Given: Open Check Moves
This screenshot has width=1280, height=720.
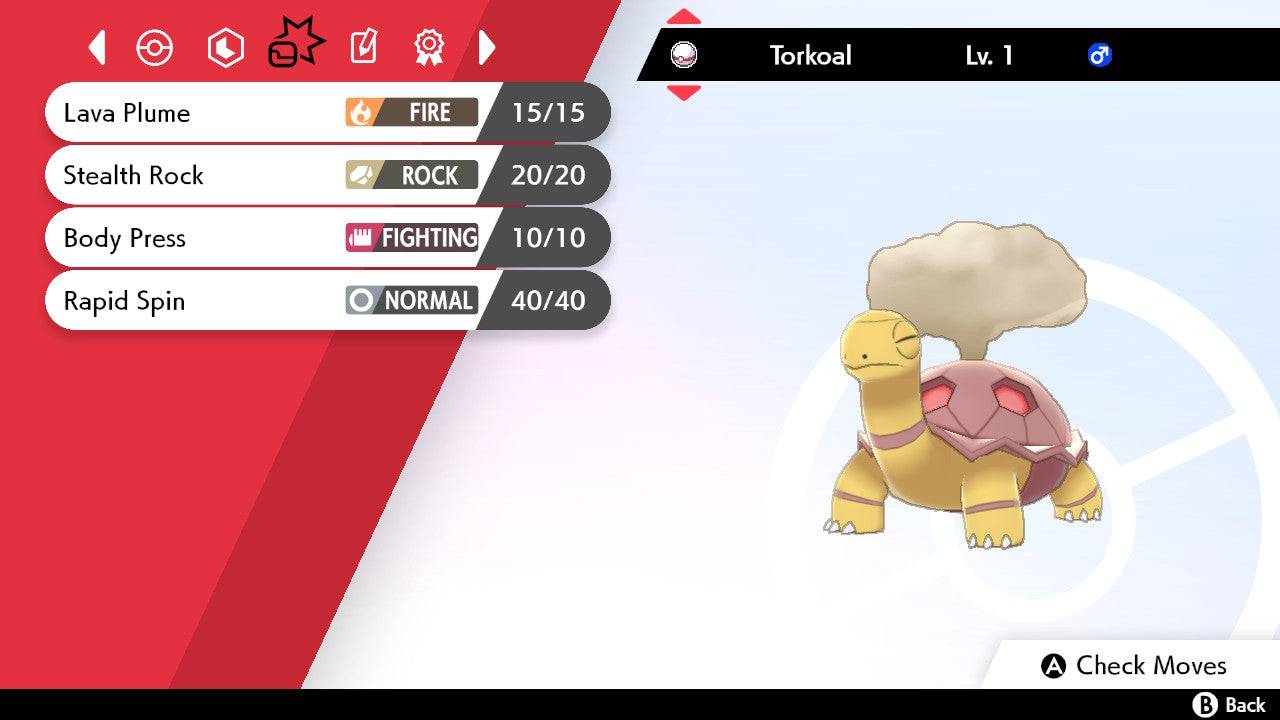Looking at the screenshot, I should click(x=1134, y=666).
